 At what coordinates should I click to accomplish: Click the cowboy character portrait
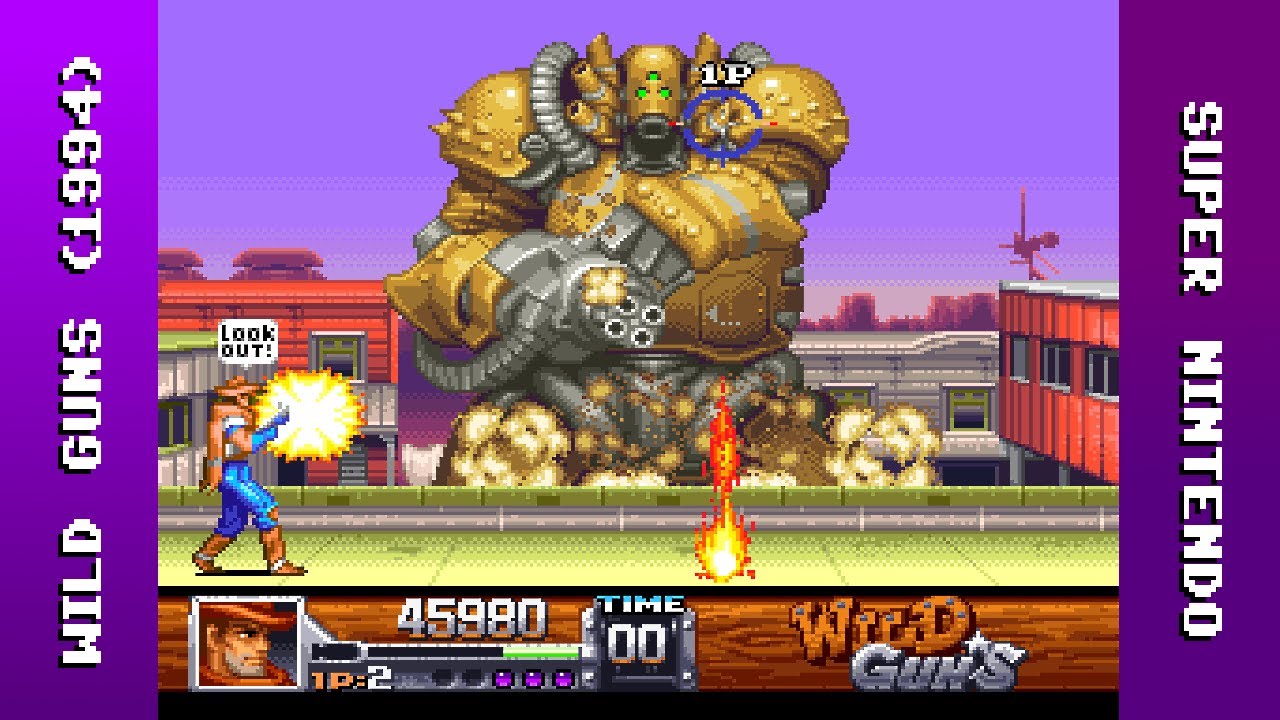247,643
